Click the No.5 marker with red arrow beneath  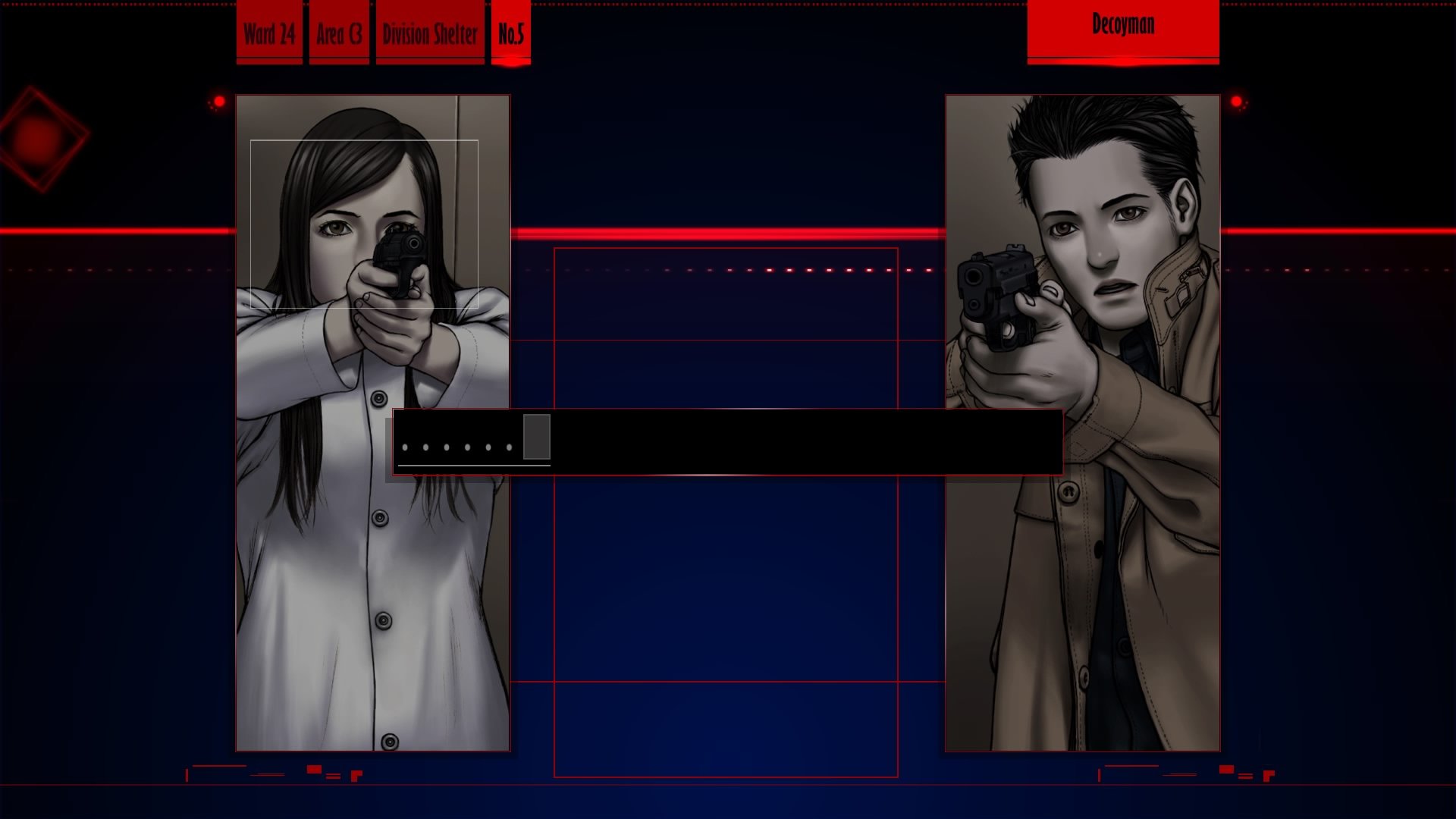point(512,33)
